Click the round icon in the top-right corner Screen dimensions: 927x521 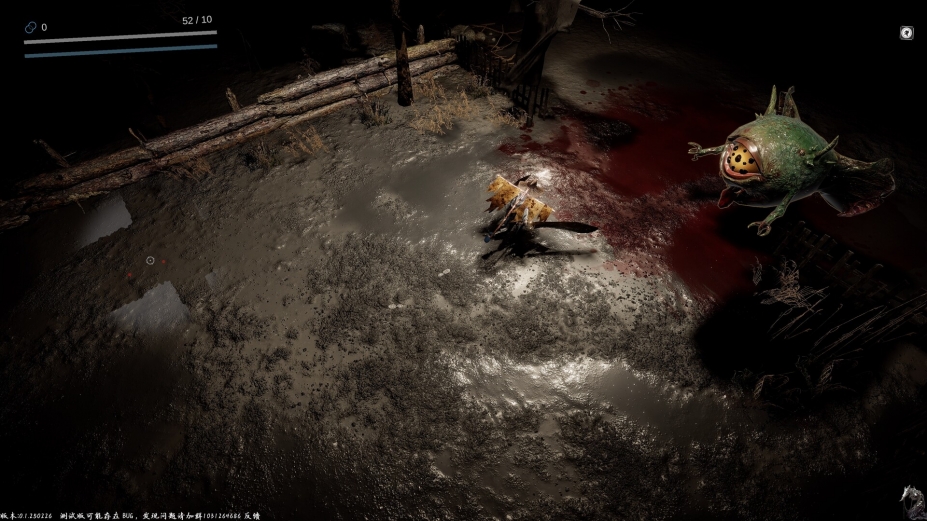point(906,33)
